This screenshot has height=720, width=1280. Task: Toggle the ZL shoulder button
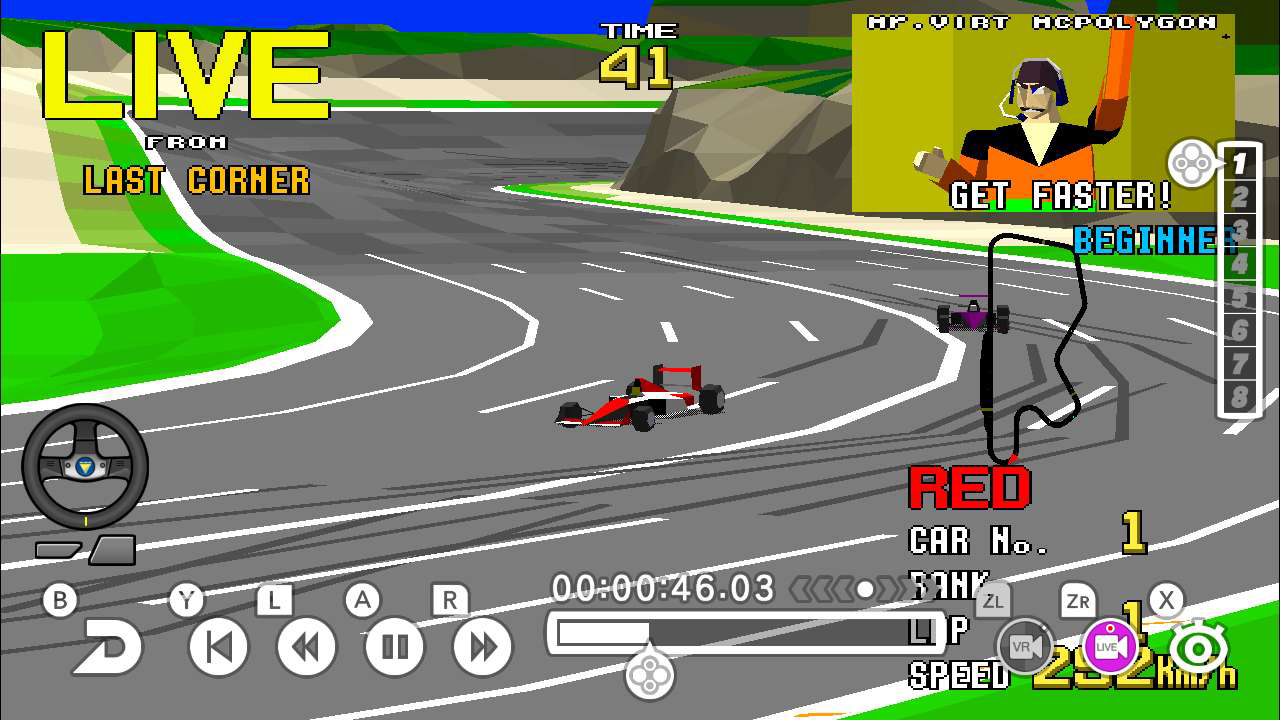[x=992, y=601]
